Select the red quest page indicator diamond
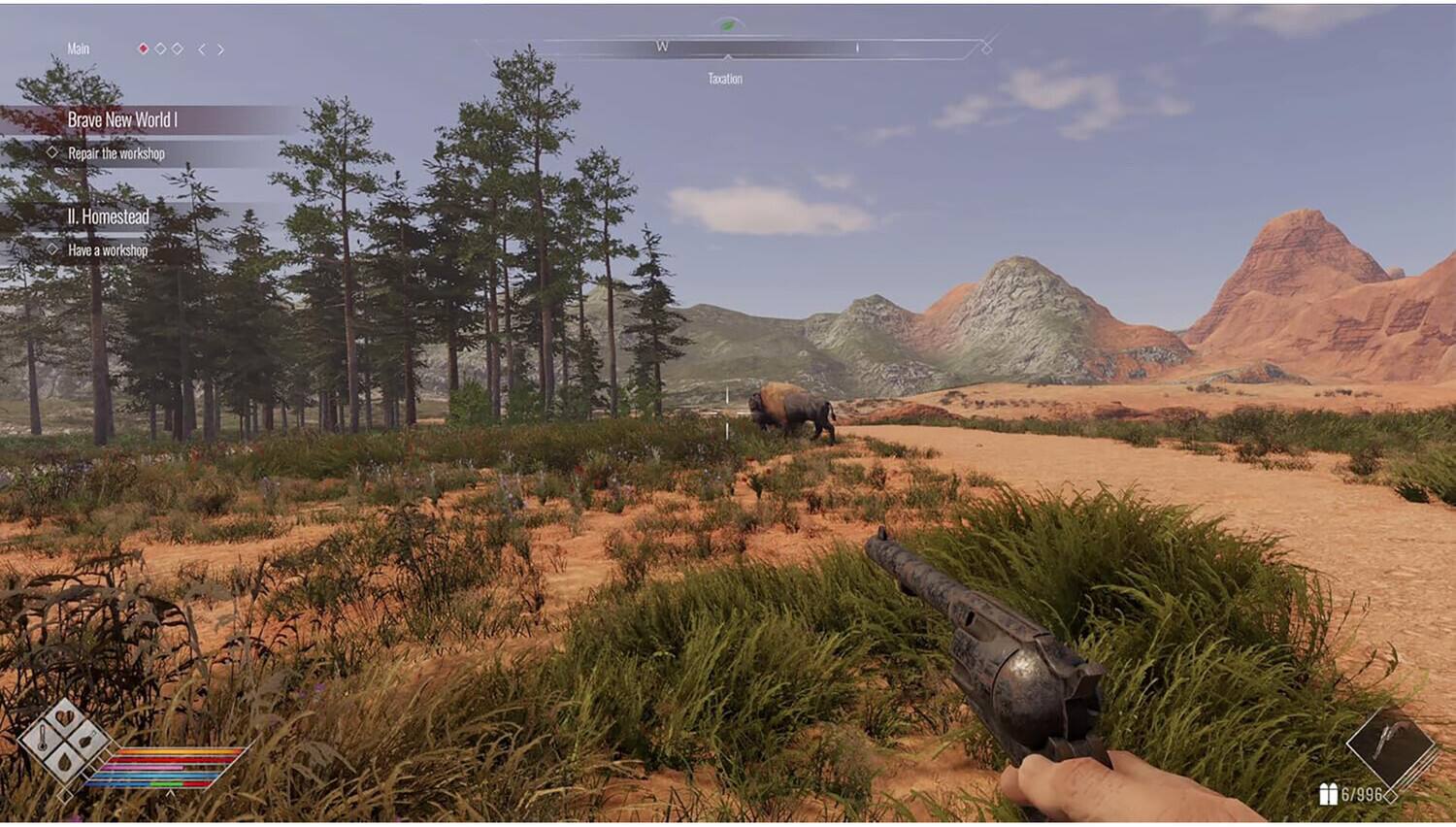This screenshot has width=1456, height=827. (144, 49)
